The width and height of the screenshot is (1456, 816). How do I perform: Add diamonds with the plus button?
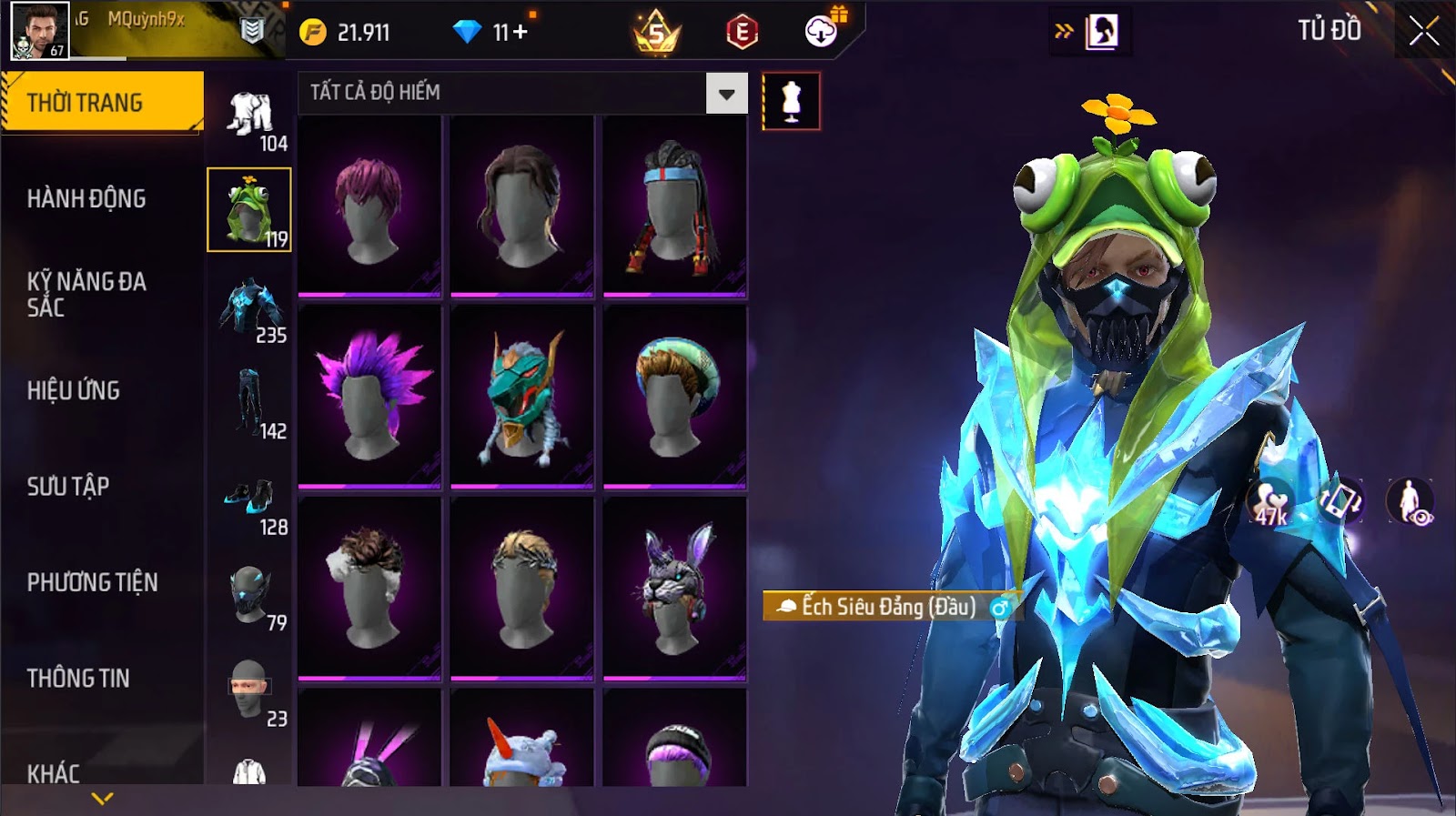521,33
